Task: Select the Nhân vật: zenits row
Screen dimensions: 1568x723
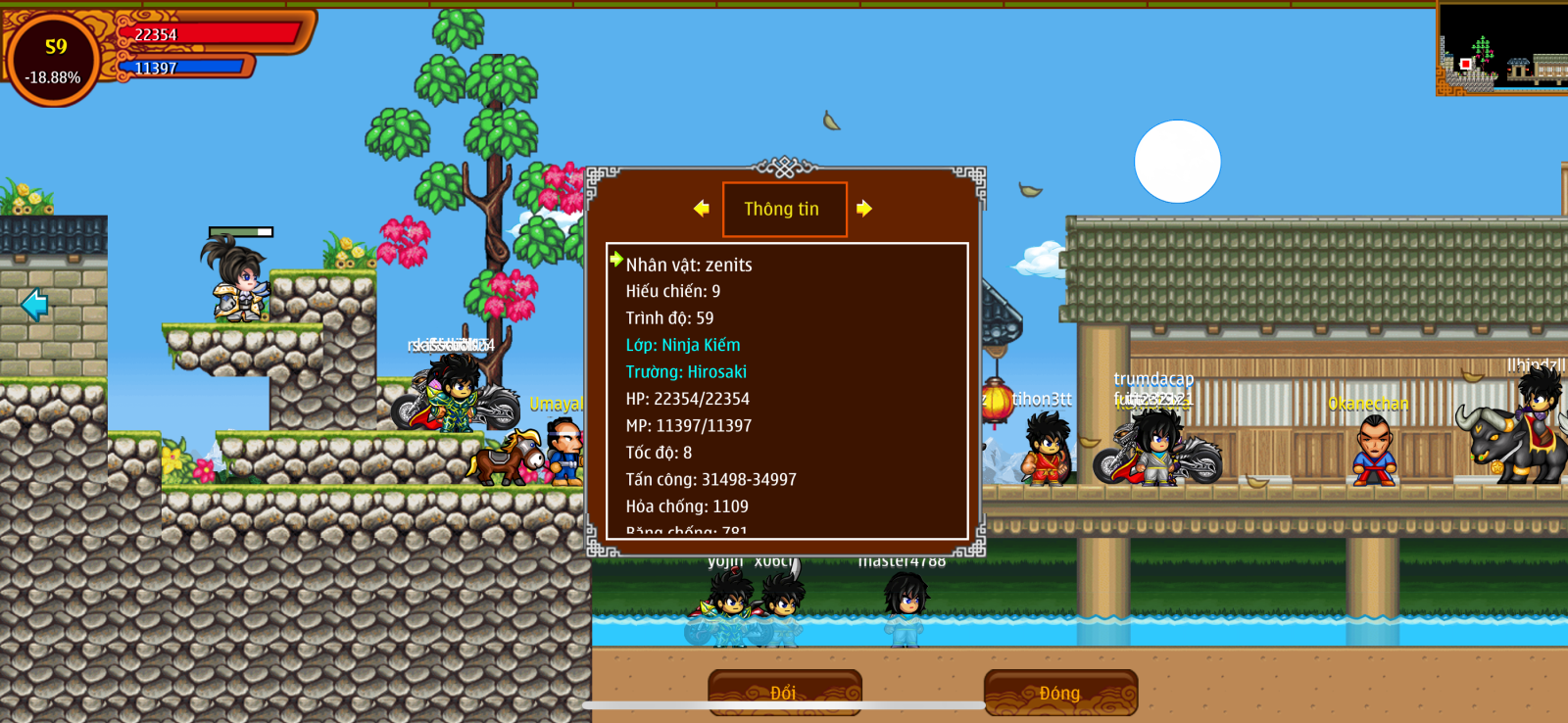Action: 689,265
